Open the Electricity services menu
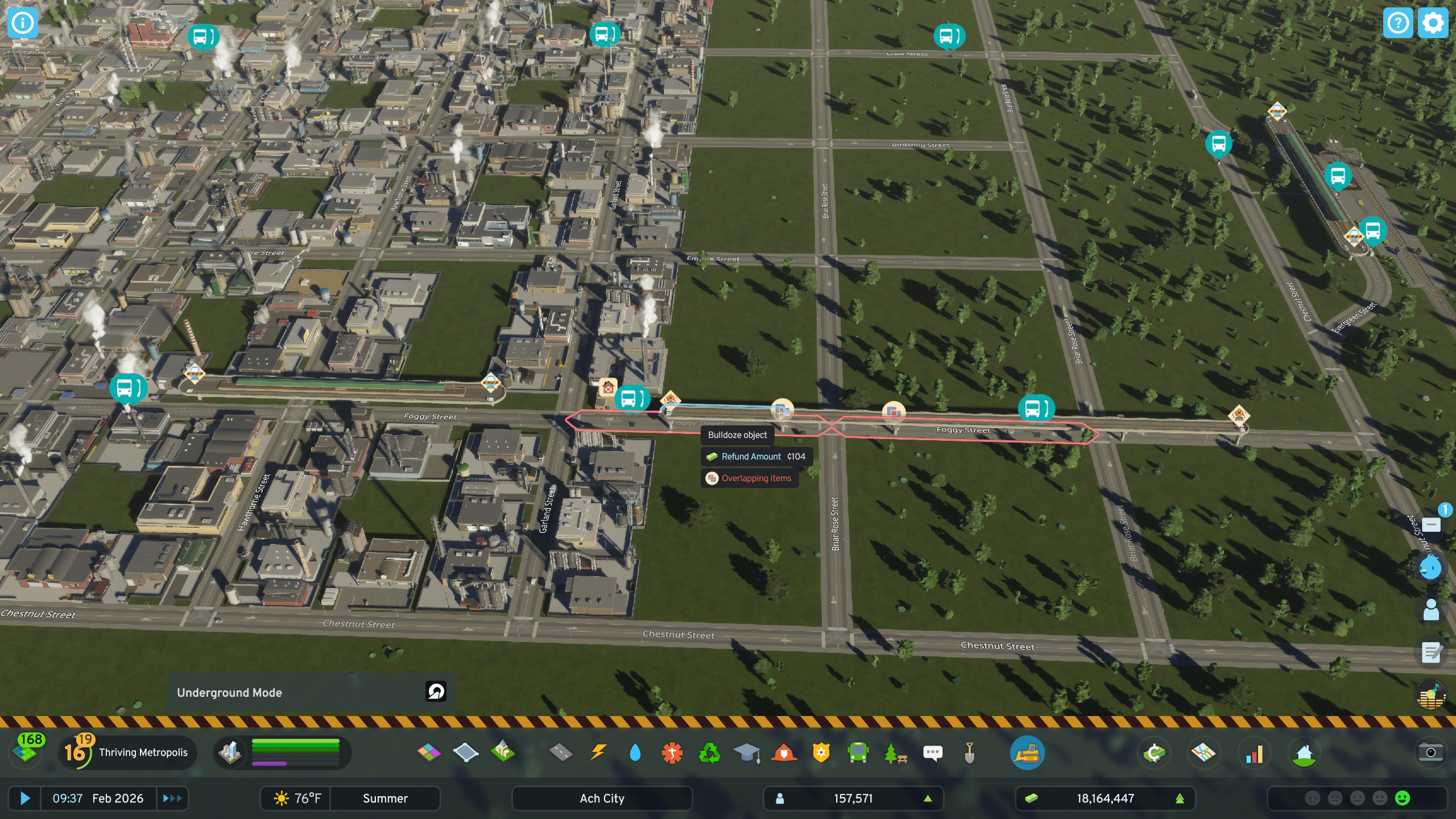This screenshot has height=819, width=1456. pyautogui.click(x=597, y=752)
